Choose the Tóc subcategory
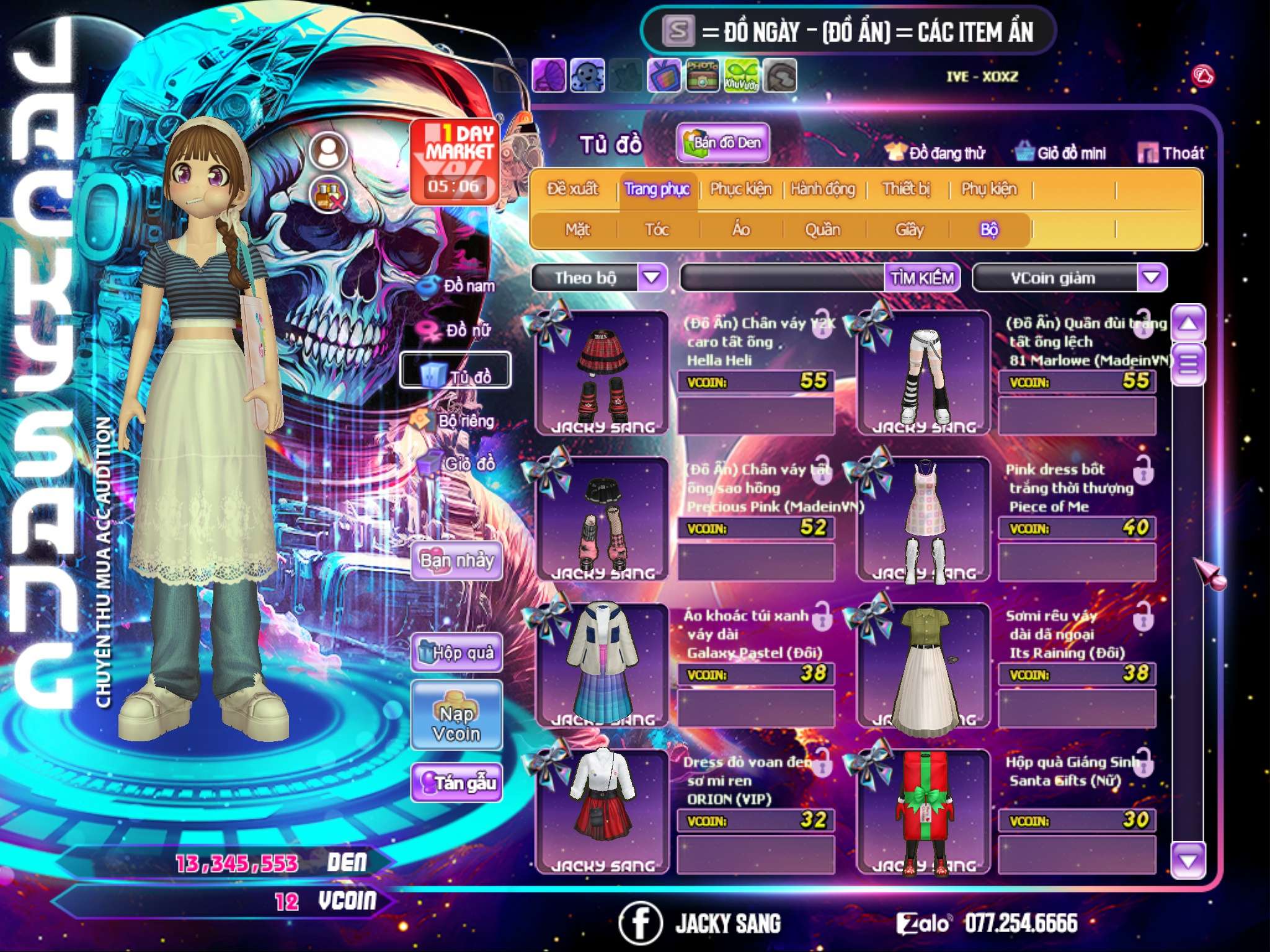The height and width of the screenshot is (952, 1270). coord(657,230)
